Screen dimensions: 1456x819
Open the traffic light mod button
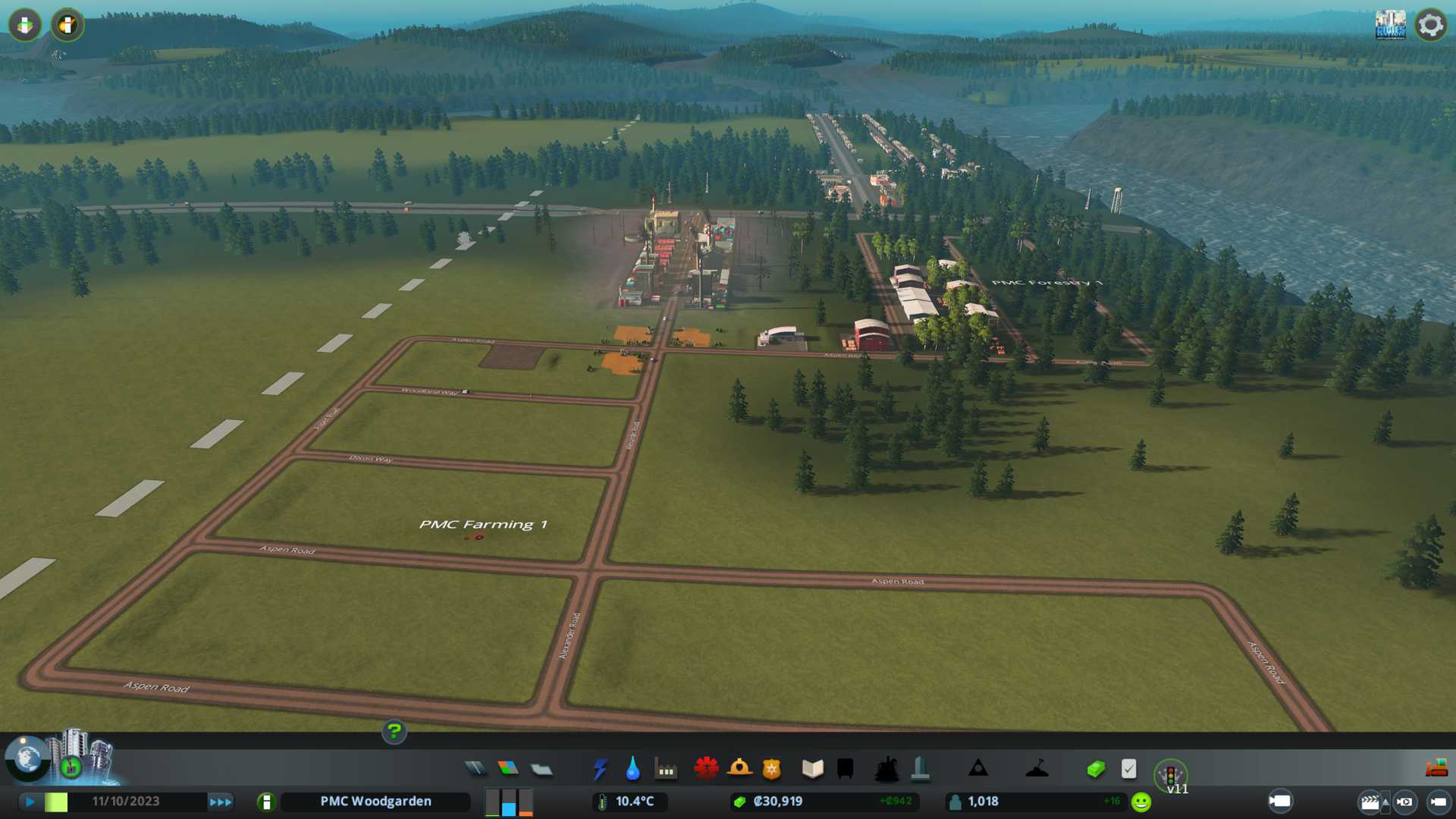pos(1170,775)
